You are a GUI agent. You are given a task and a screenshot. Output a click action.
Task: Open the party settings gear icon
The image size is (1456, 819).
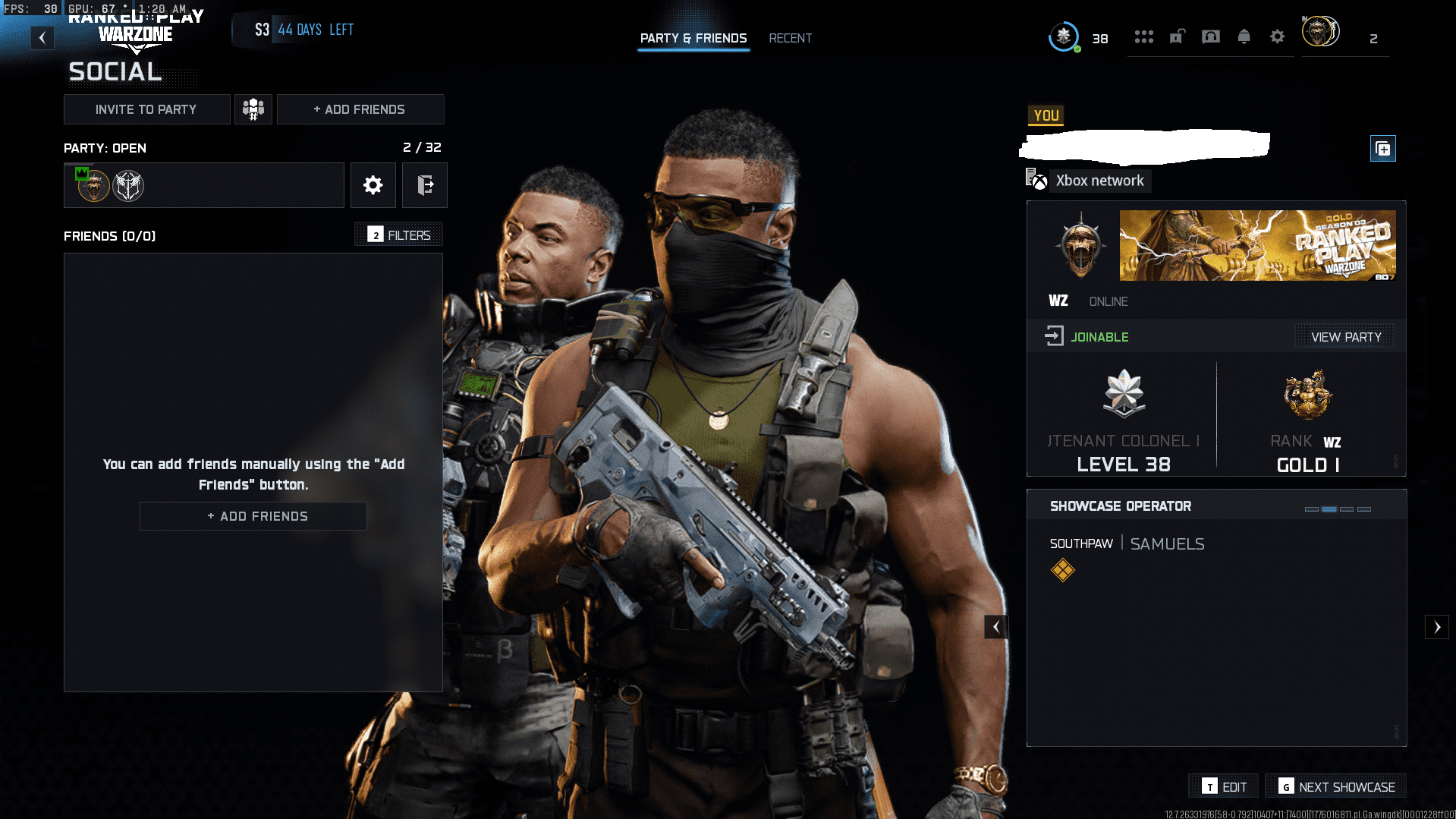(373, 184)
